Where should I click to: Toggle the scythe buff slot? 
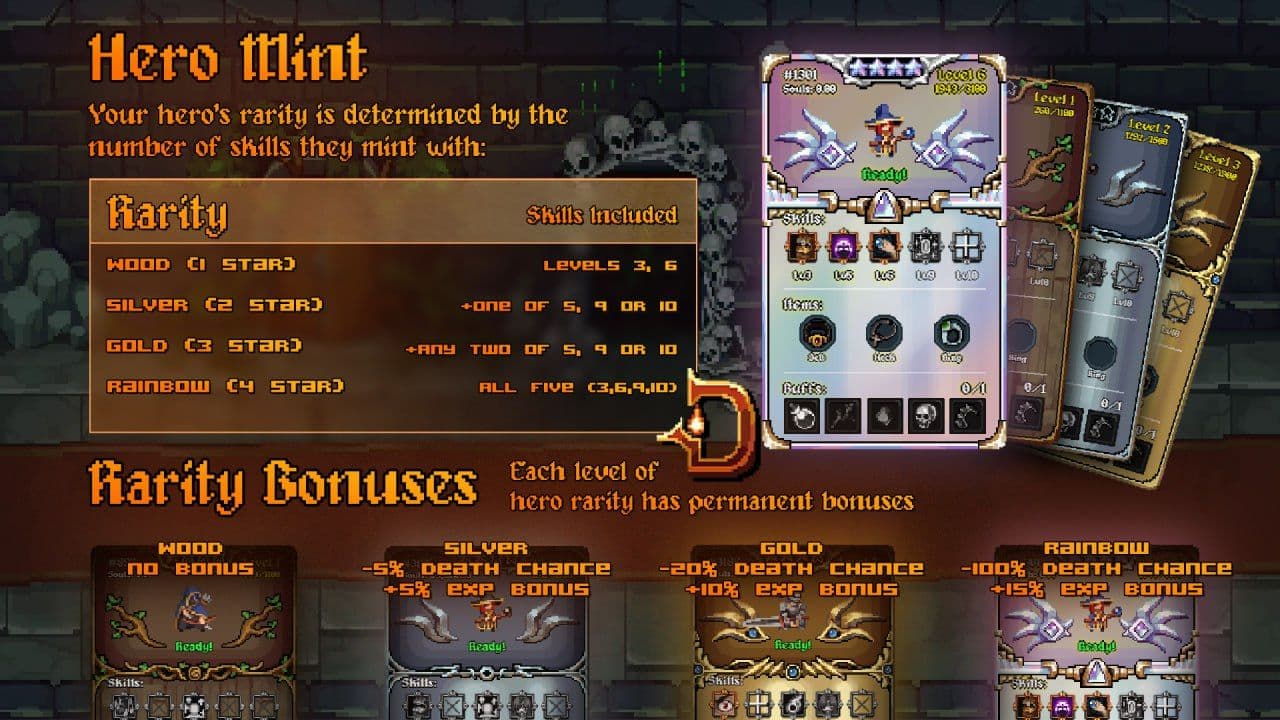969,413
